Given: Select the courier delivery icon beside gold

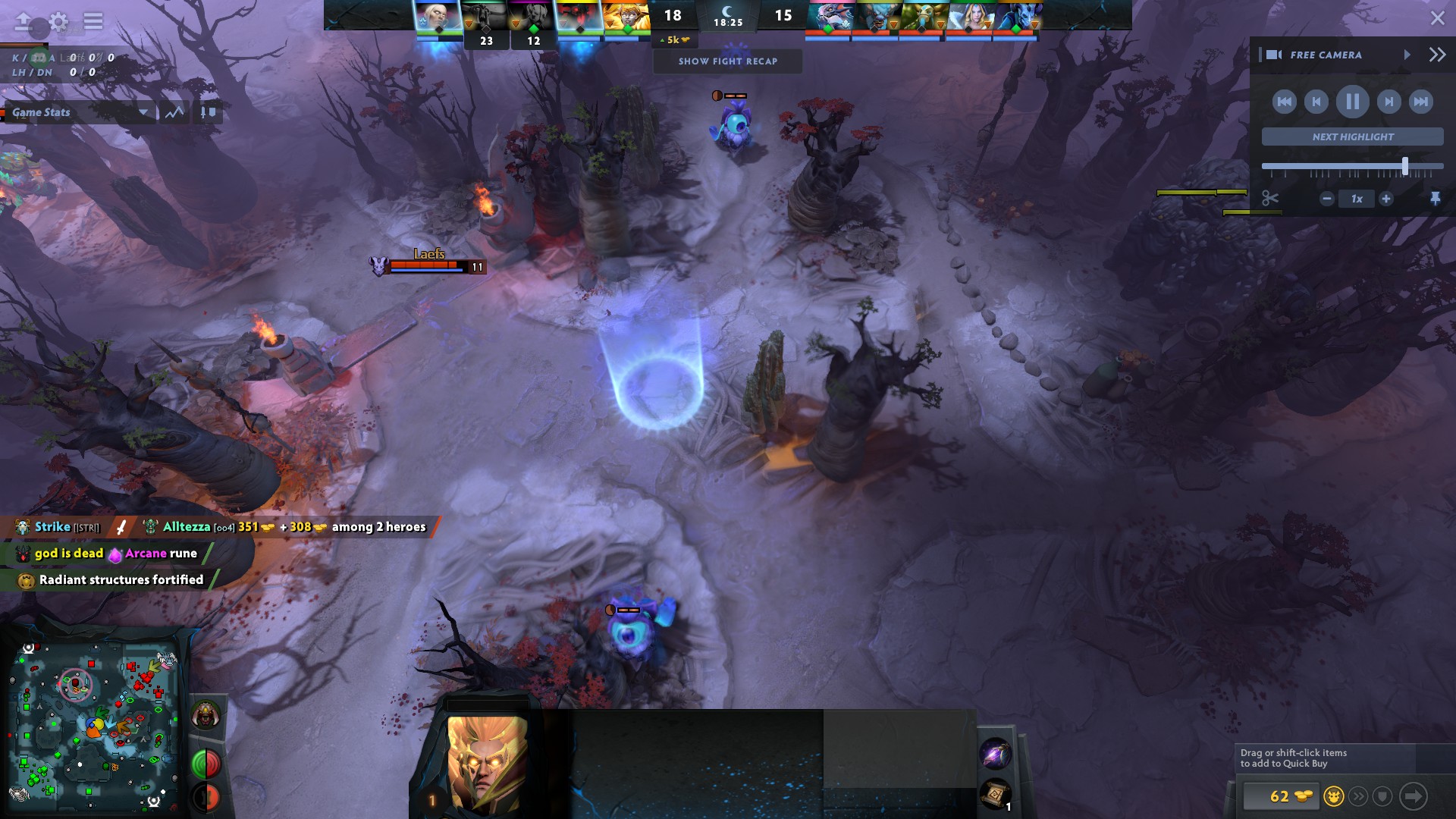Looking at the screenshot, I should click(x=1334, y=798).
